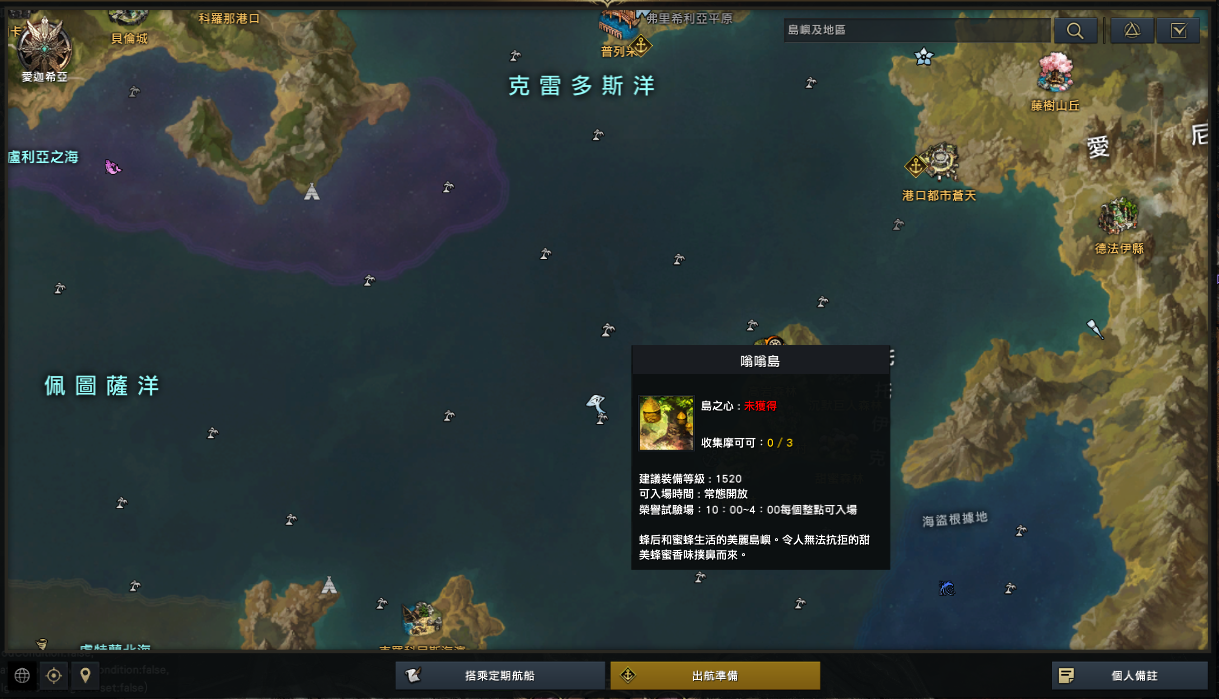Select the blue flower map marker

924,57
